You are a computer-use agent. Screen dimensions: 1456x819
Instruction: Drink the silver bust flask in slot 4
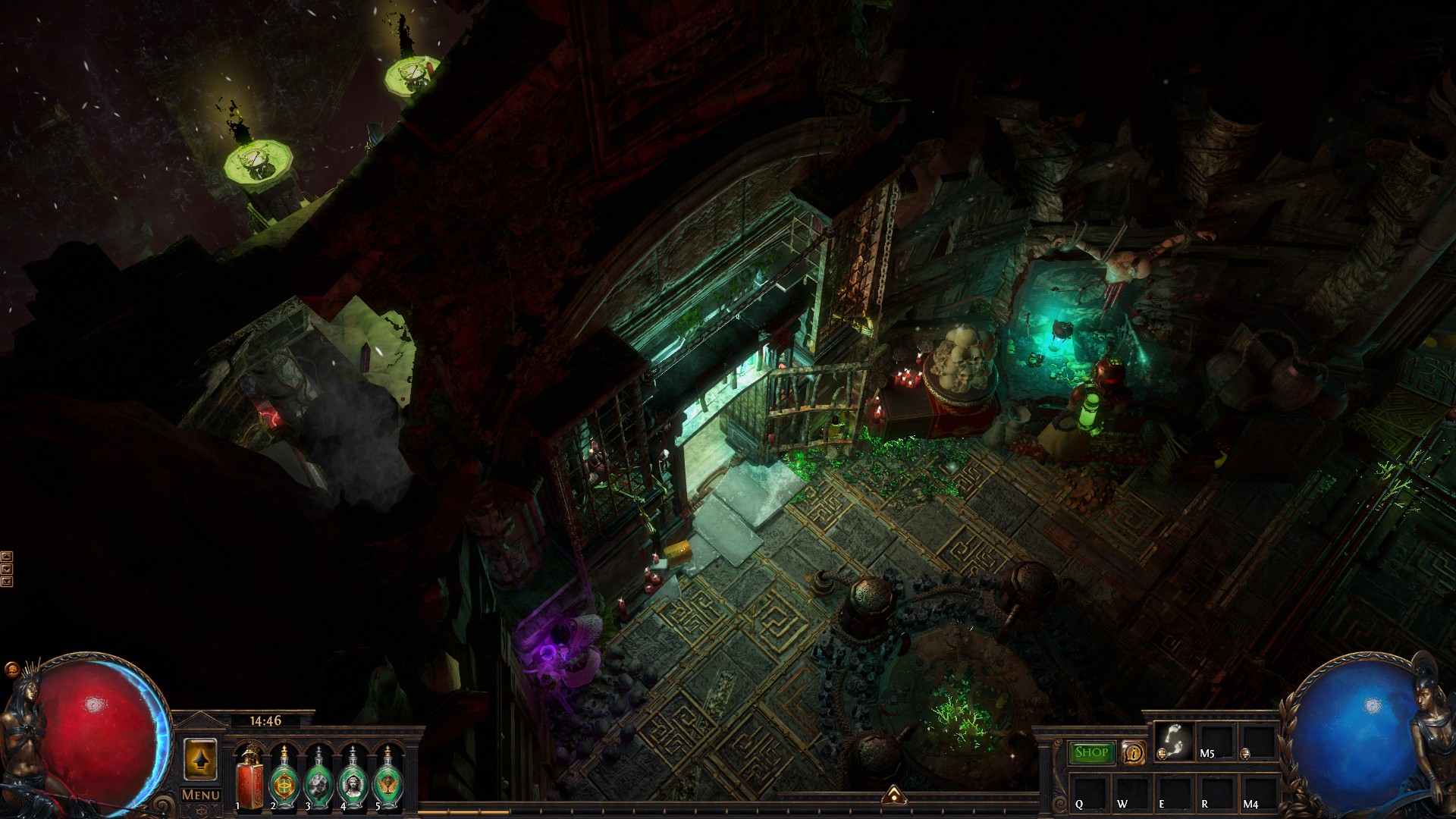[353, 779]
